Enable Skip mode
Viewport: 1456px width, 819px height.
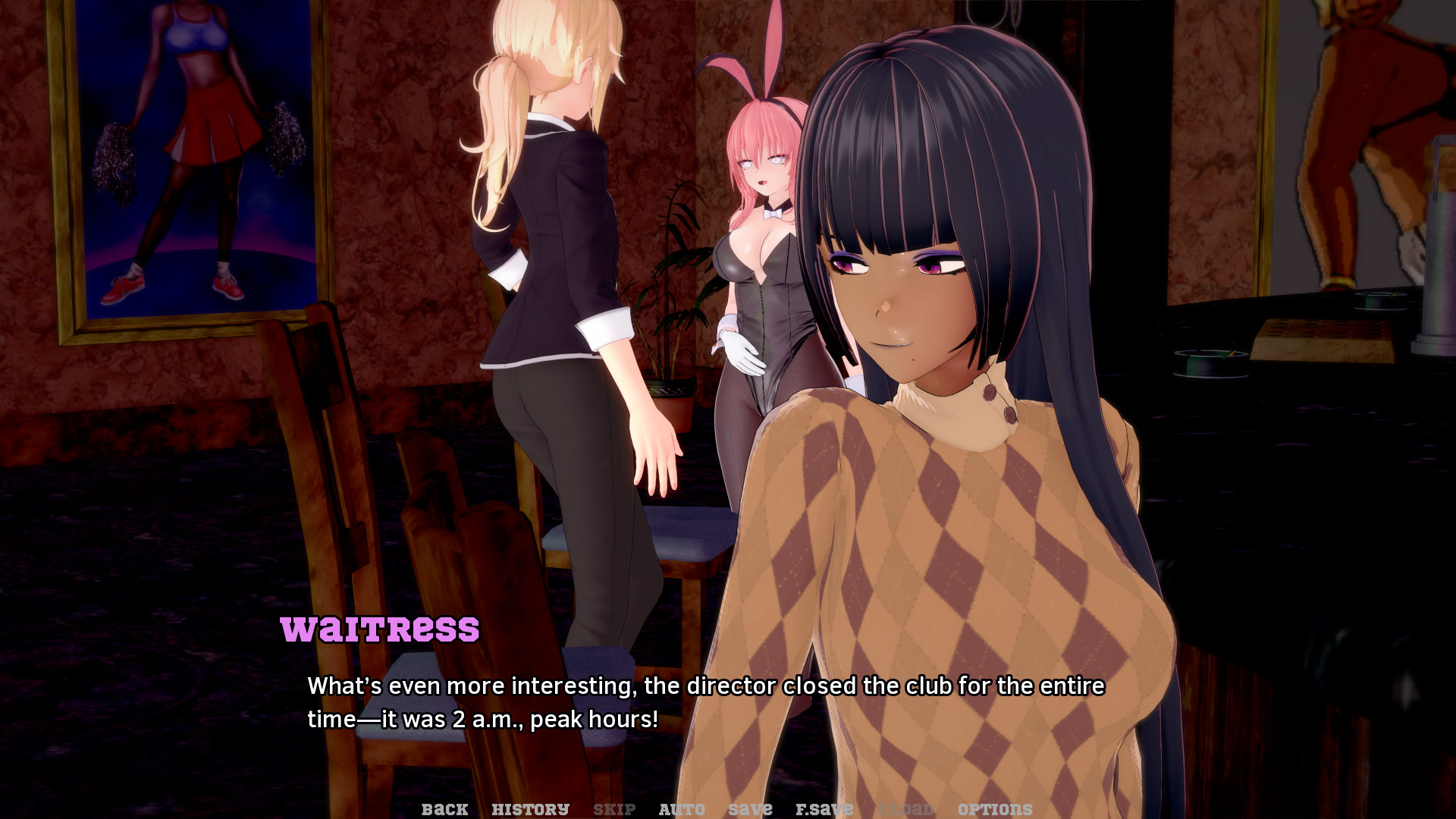(614, 808)
